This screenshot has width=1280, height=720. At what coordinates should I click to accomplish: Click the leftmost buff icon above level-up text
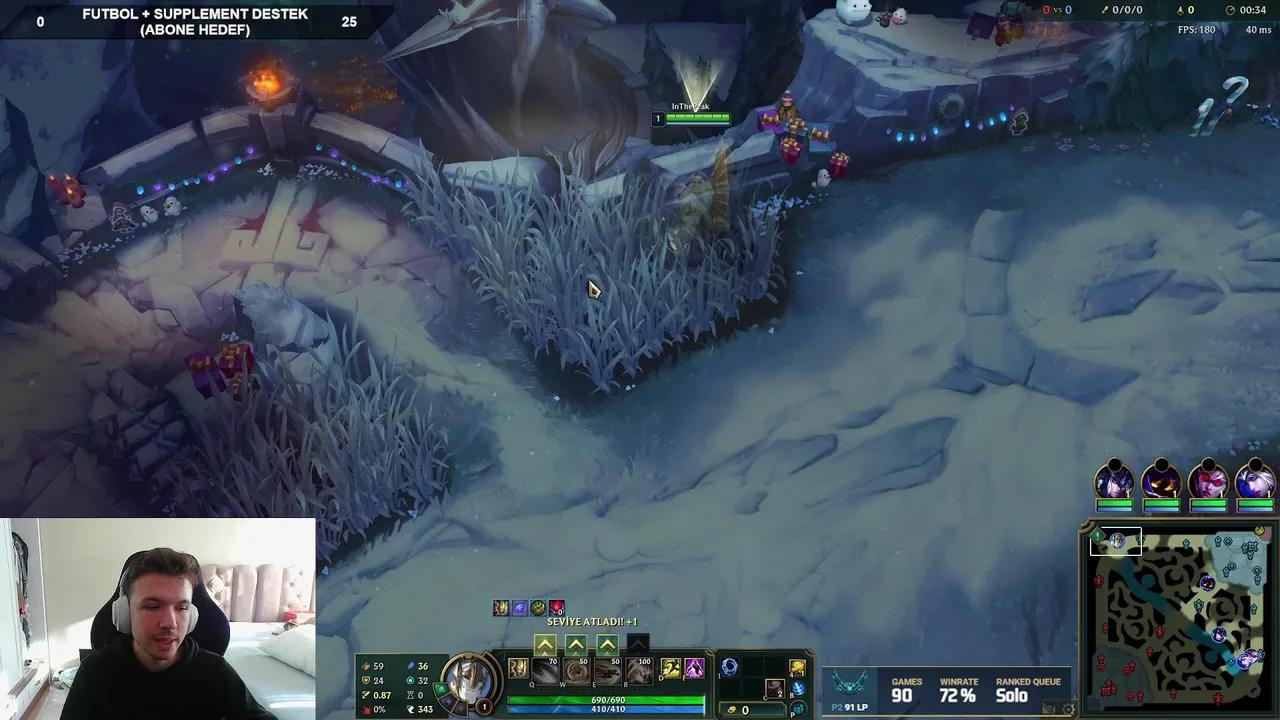(499, 607)
